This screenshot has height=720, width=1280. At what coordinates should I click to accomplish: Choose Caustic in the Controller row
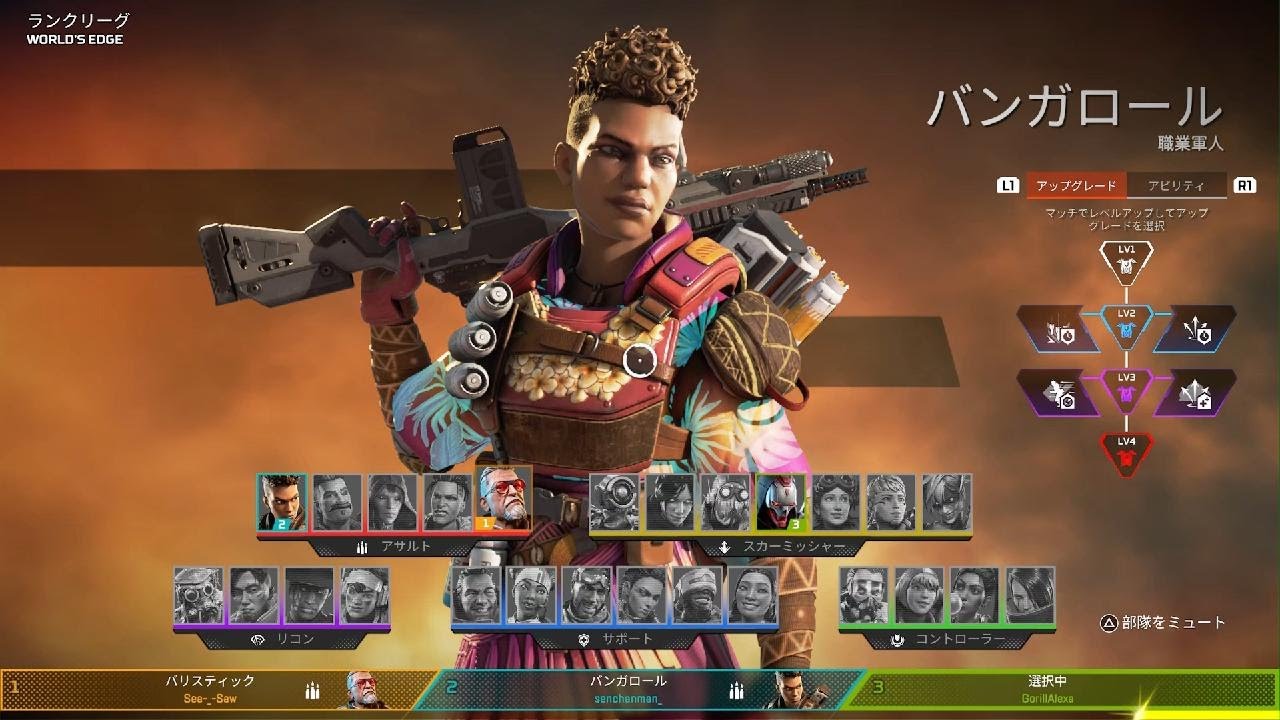tap(864, 595)
